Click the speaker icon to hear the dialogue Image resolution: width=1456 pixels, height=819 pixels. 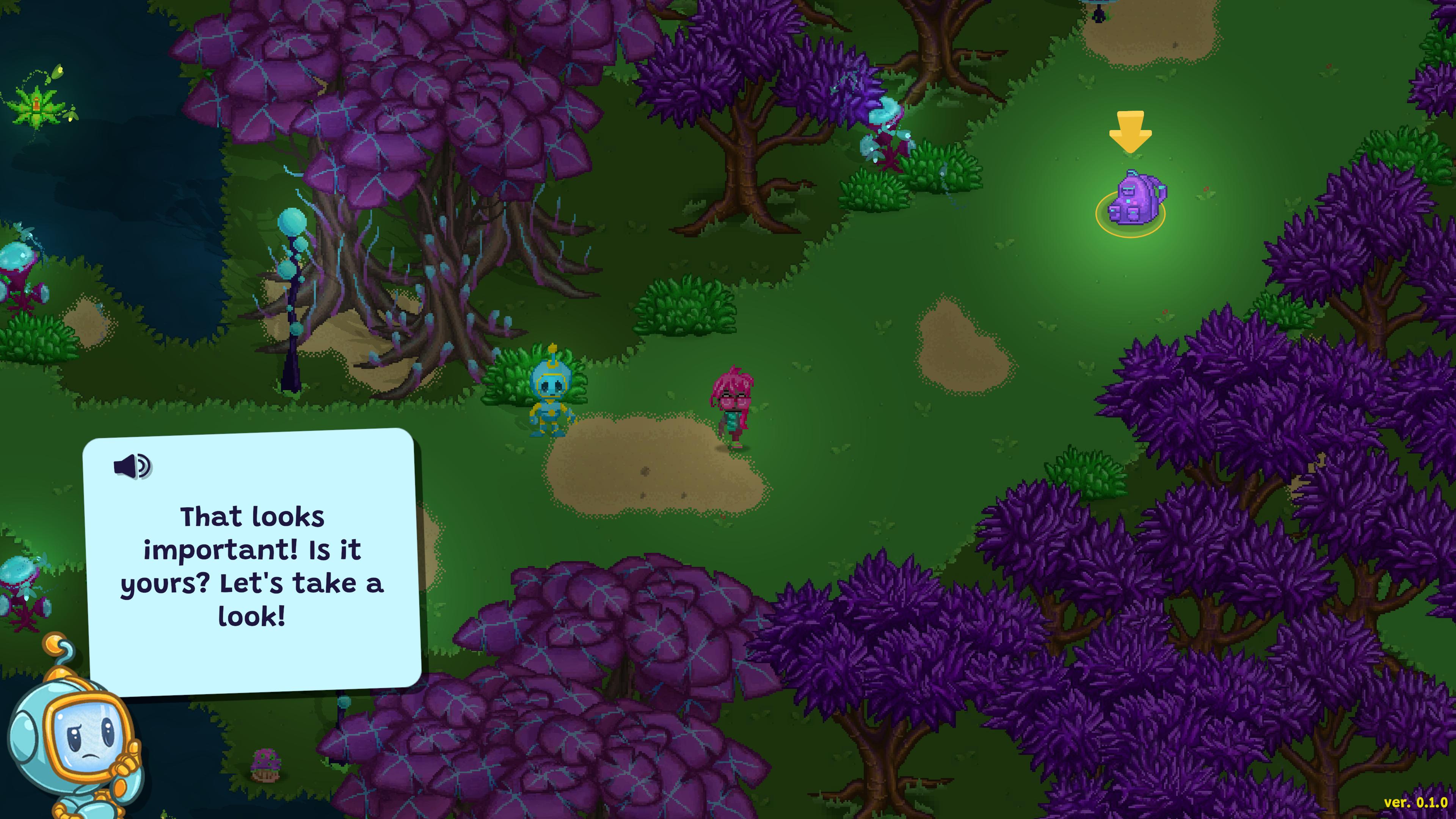(x=132, y=466)
